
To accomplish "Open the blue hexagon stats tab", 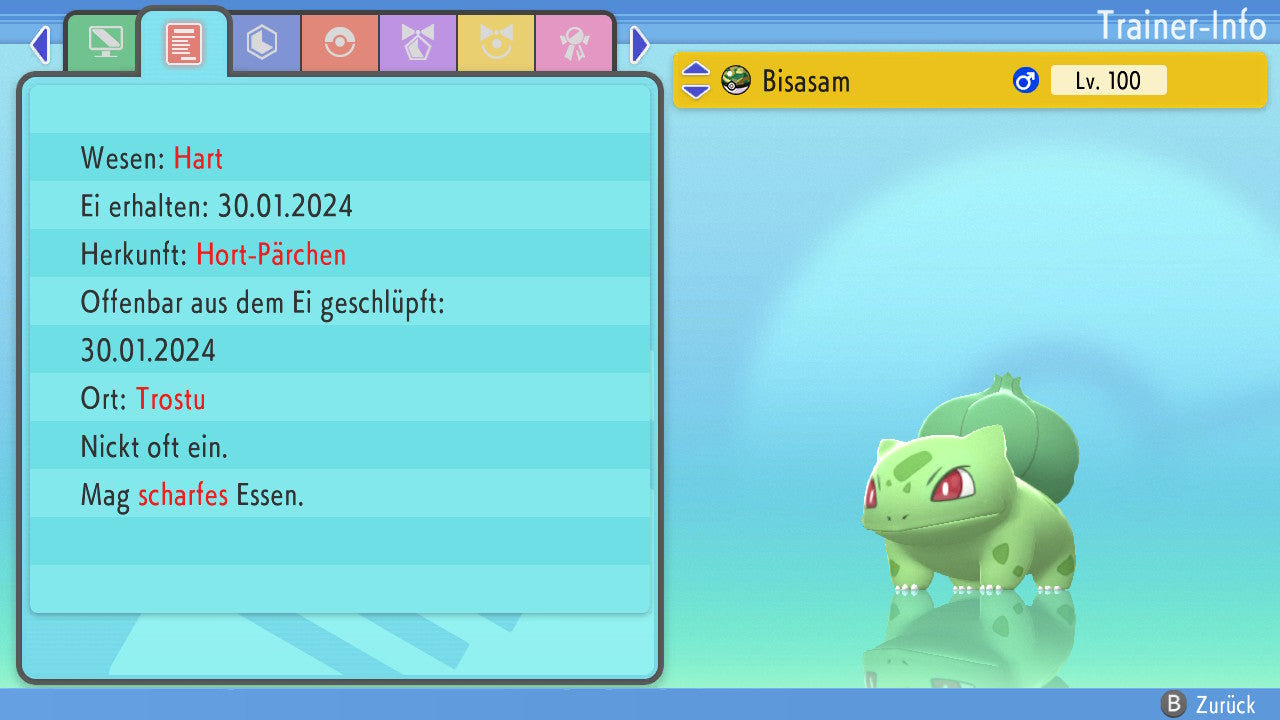I will (x=262, y=42).
